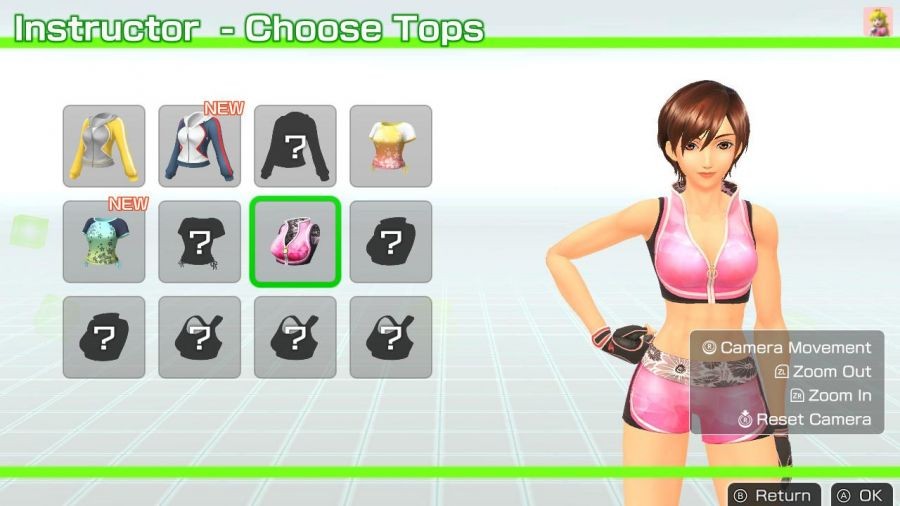Choose the pink zip sports bra top
This screenshot has width=900, height=506.
click(x=295, y=241)
